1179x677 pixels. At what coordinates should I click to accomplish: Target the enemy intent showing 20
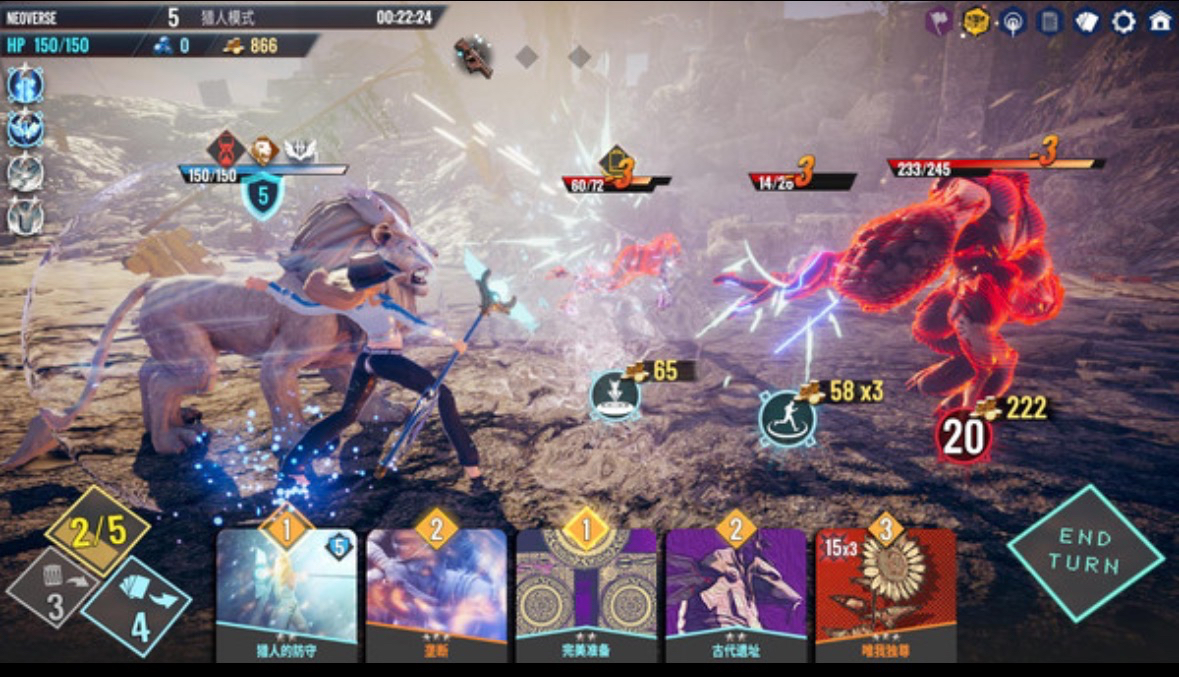pos(963,438)
